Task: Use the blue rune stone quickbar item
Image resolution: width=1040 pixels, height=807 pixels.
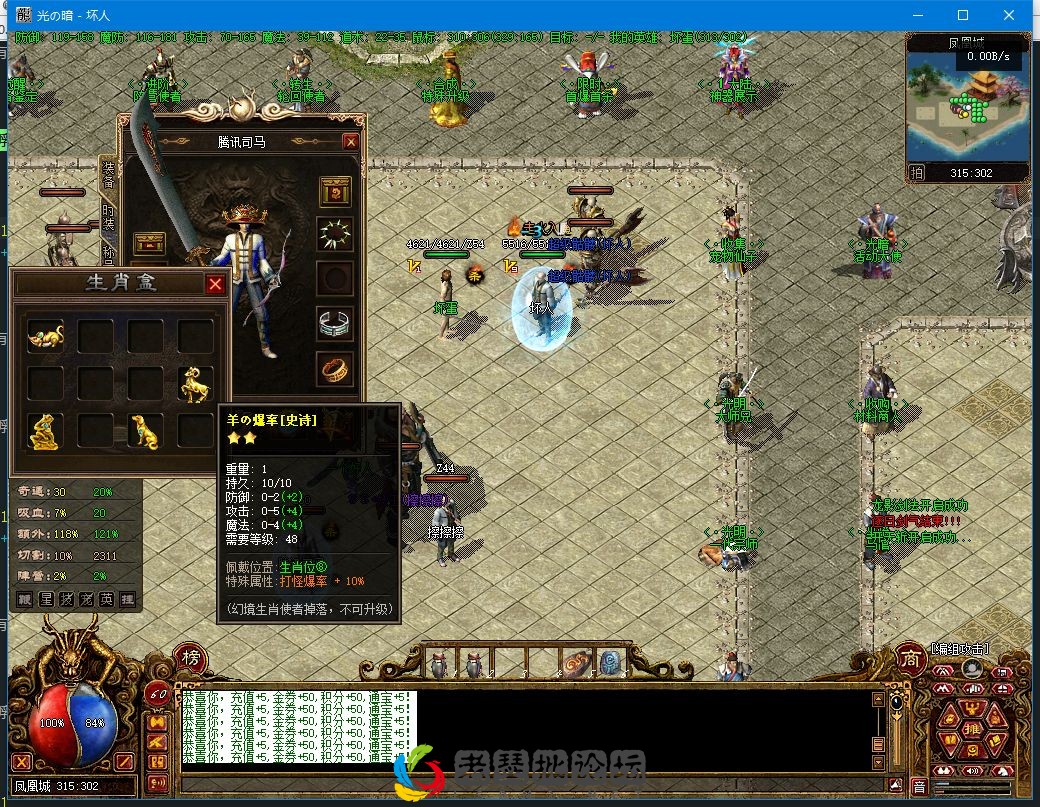Action: coord(609,662)
